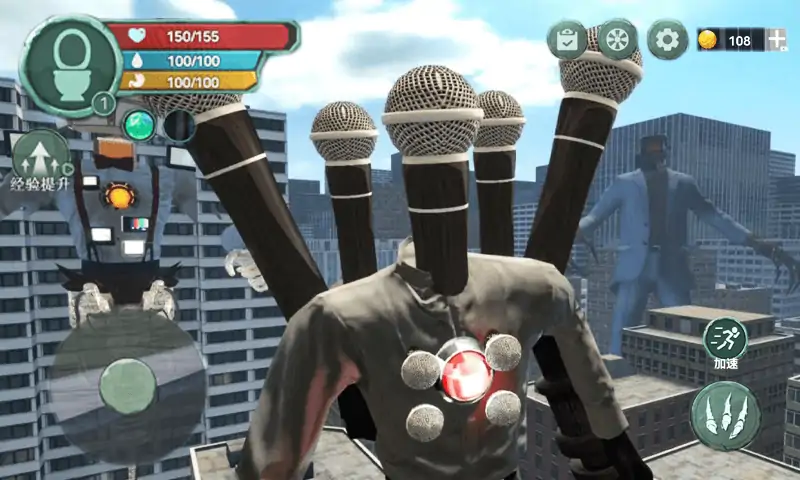Add more gold coins with plus button
The width and height of the screenshot is (800, 480).
point(777,40)
